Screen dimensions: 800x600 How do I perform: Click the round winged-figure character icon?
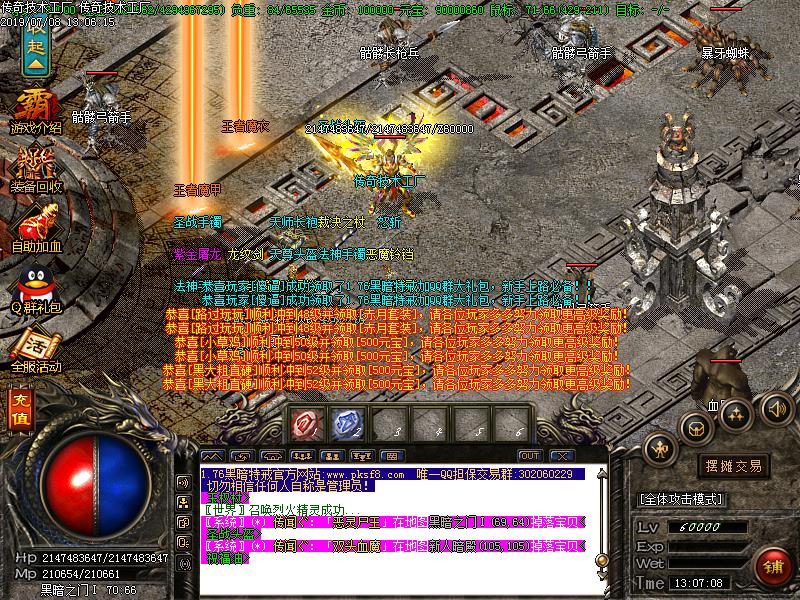[x=659, y=446]
